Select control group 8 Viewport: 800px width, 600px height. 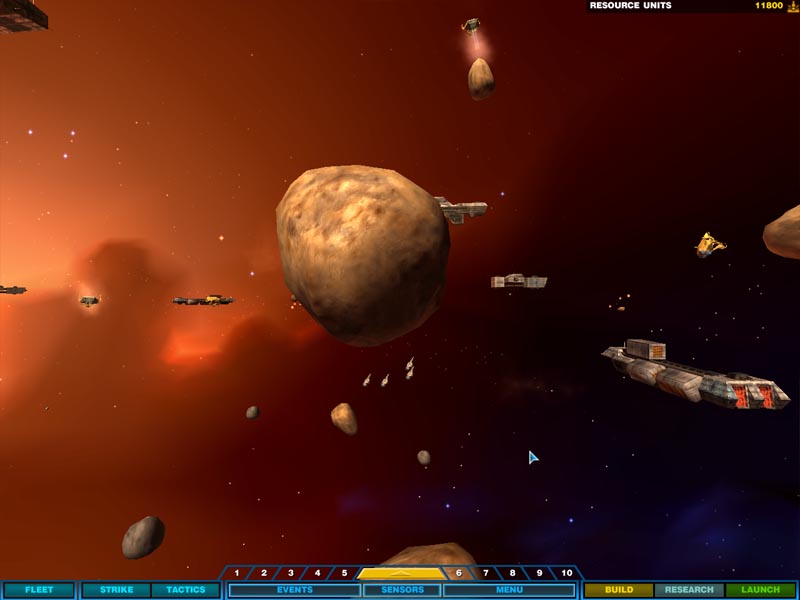point(513,573)
